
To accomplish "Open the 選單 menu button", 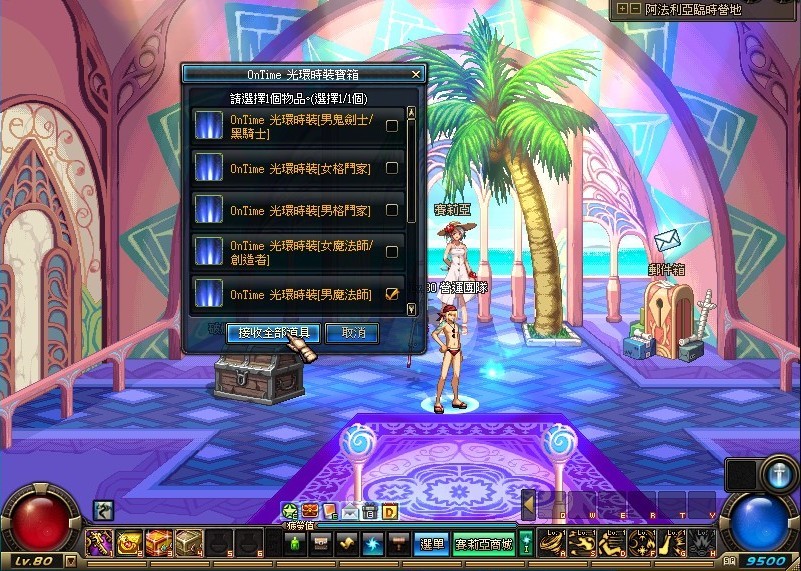I will [430, 544].
